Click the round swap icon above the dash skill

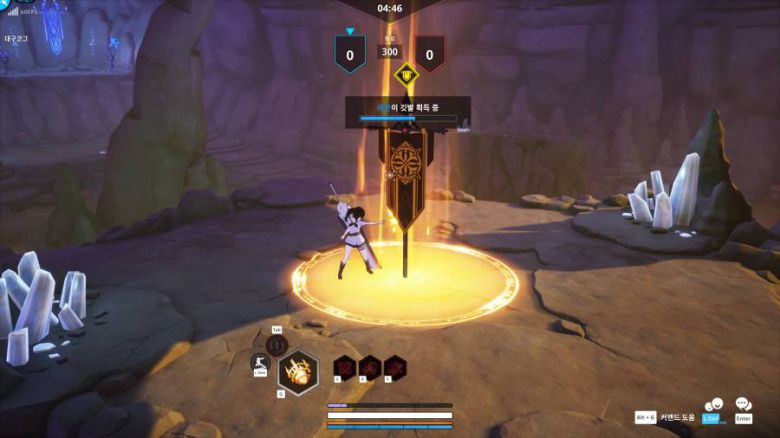pos(277,343)
